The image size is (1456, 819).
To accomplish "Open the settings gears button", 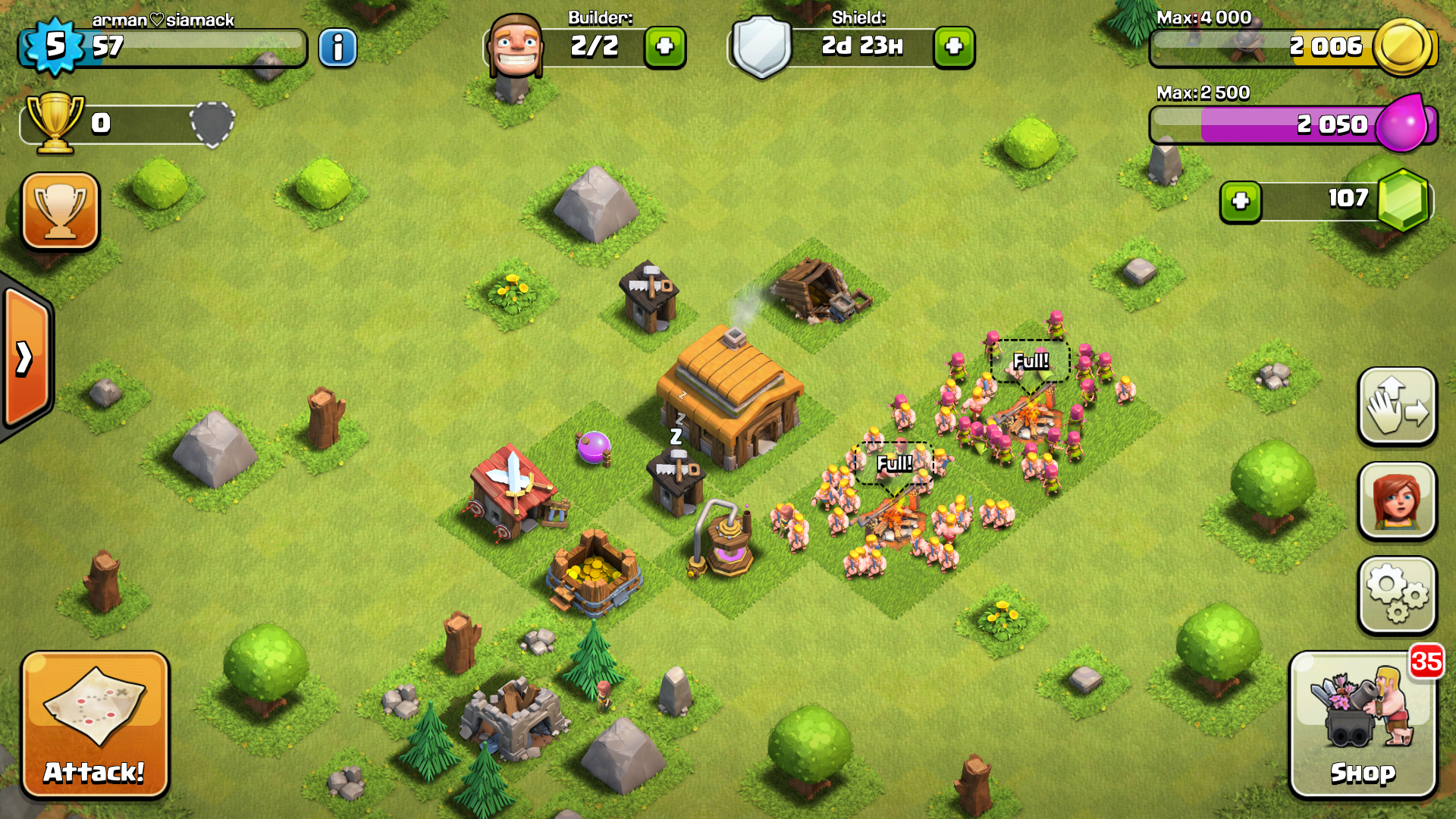I will (x=1397, y=595).
